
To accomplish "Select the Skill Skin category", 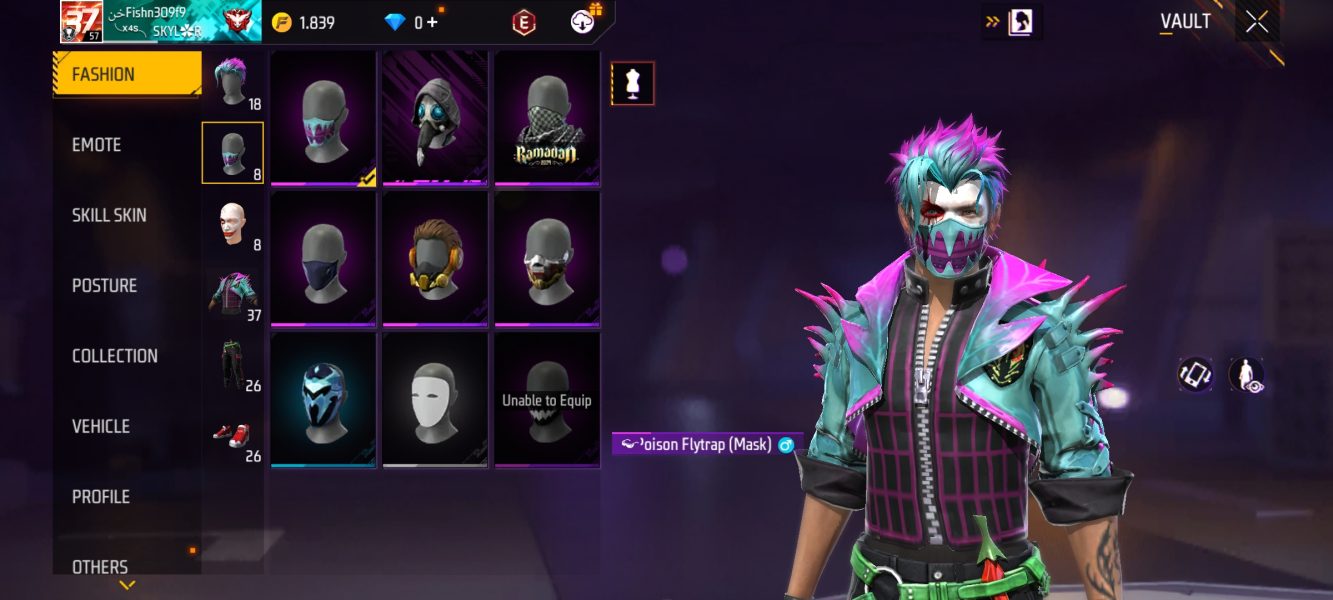I will 109,215.
